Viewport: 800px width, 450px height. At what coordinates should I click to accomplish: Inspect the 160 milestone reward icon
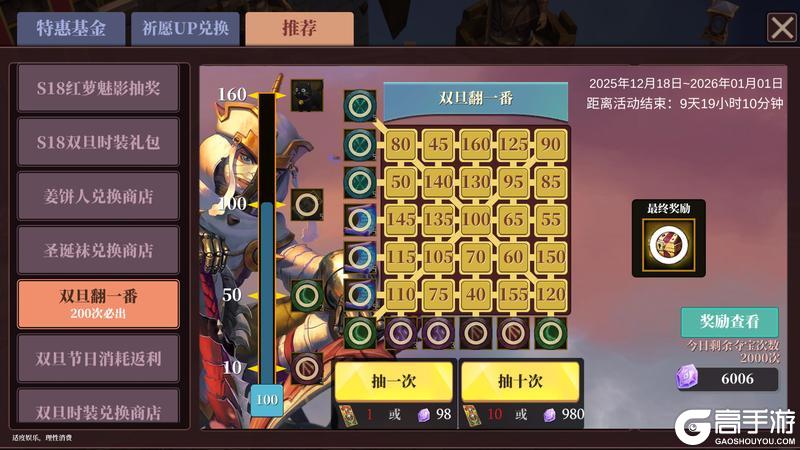point(306,96)
